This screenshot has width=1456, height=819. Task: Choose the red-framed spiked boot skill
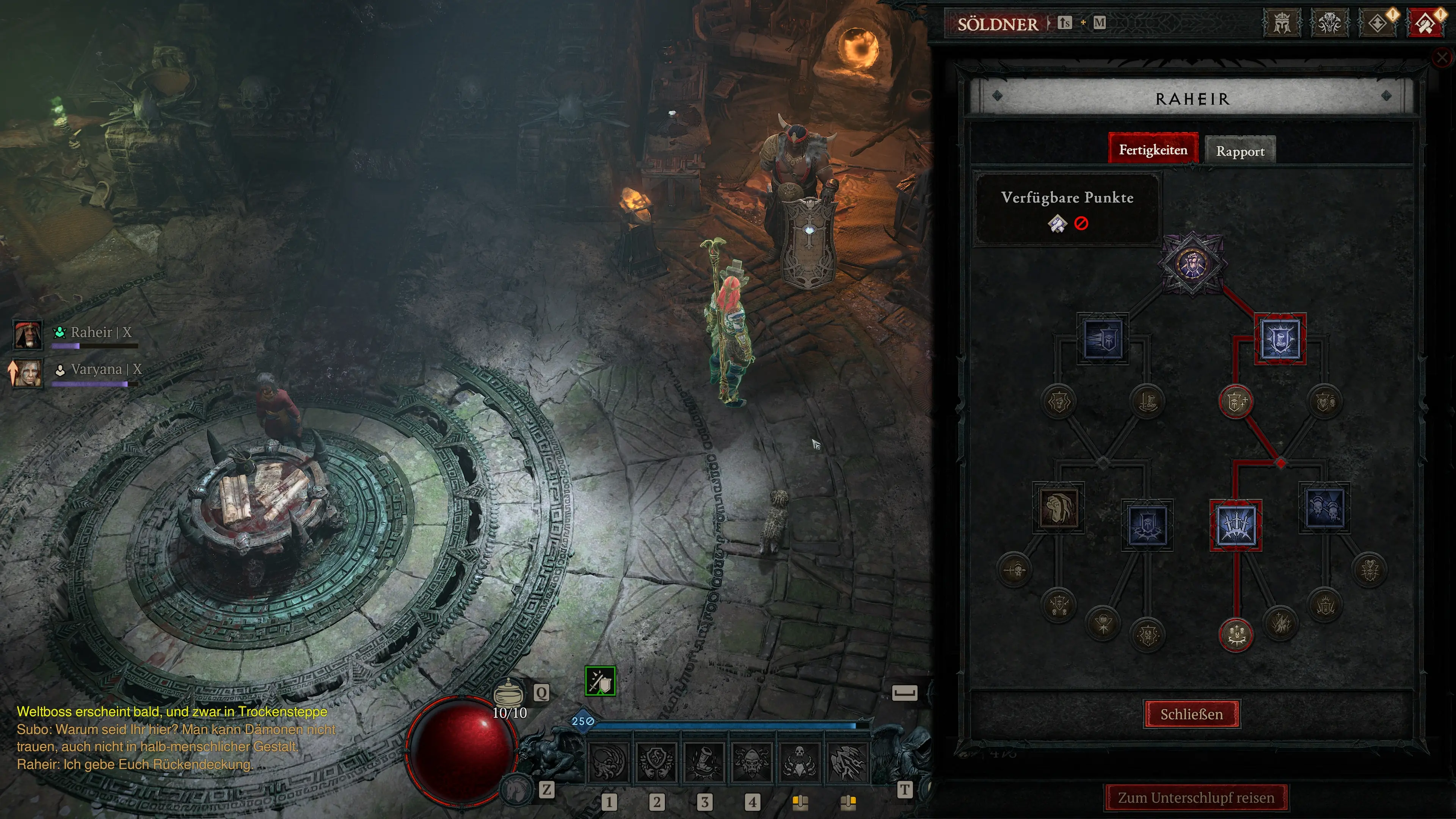pos(1280,339)
